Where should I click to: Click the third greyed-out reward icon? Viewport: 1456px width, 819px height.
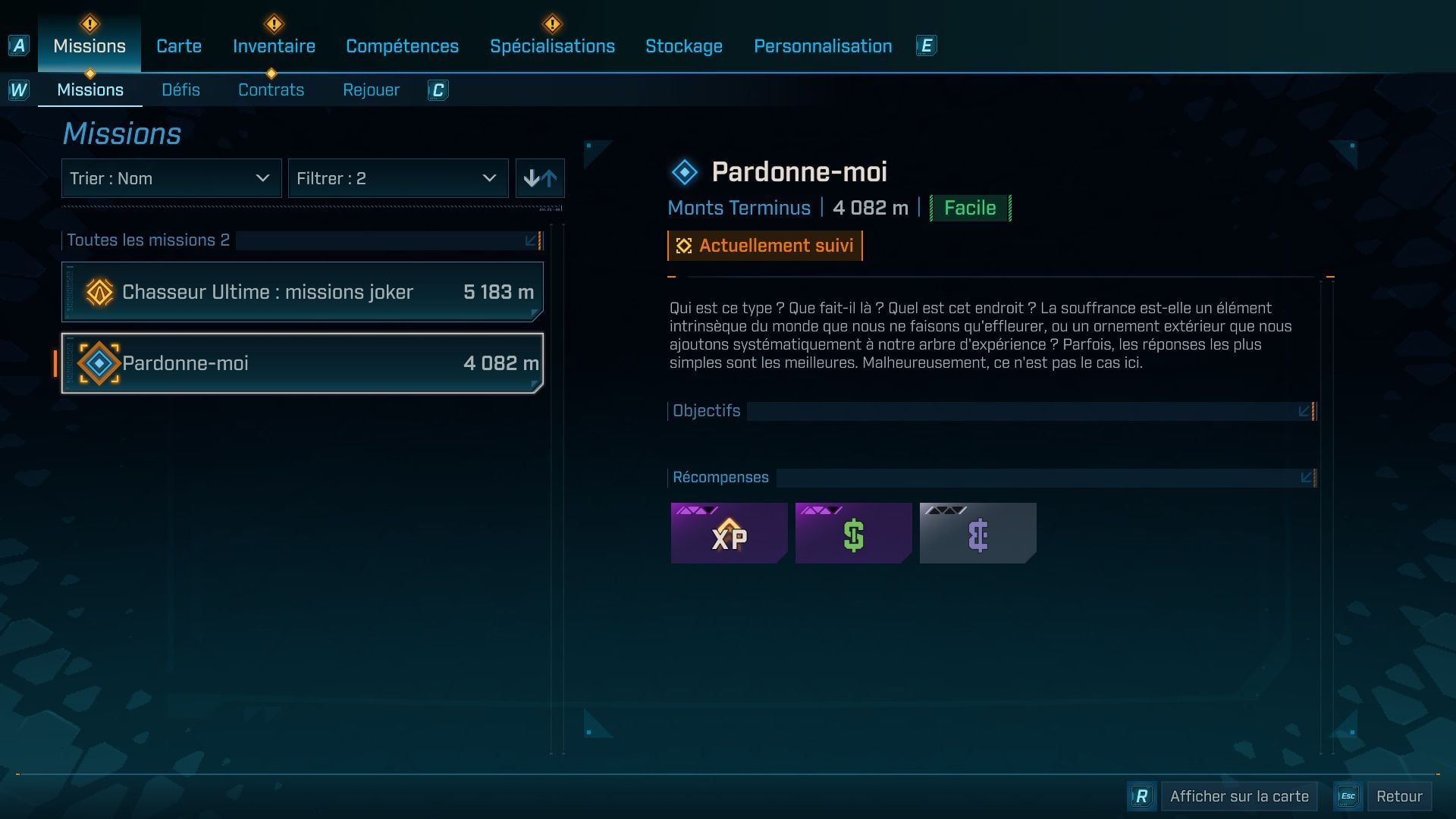tap(977, 533)
